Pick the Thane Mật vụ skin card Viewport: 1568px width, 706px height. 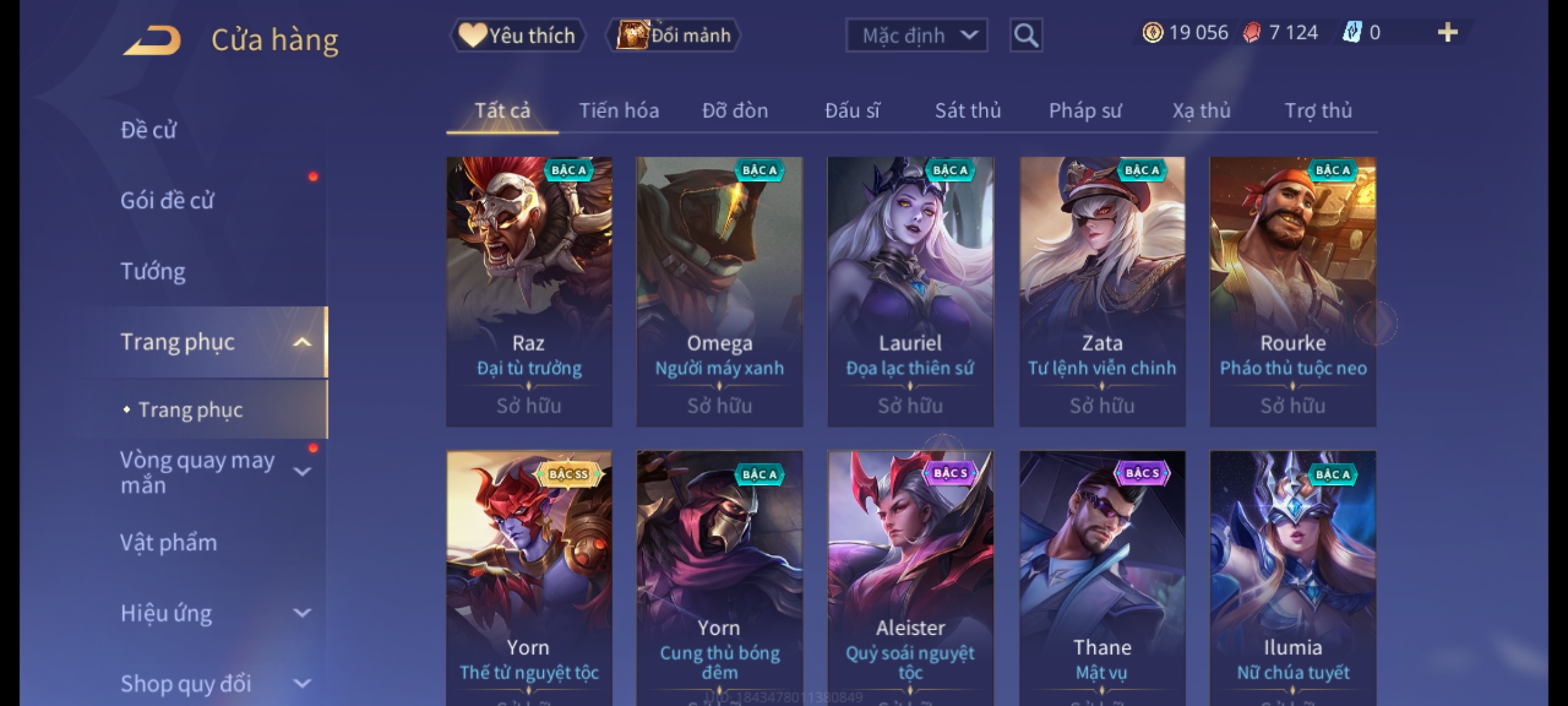[1102, 575]
